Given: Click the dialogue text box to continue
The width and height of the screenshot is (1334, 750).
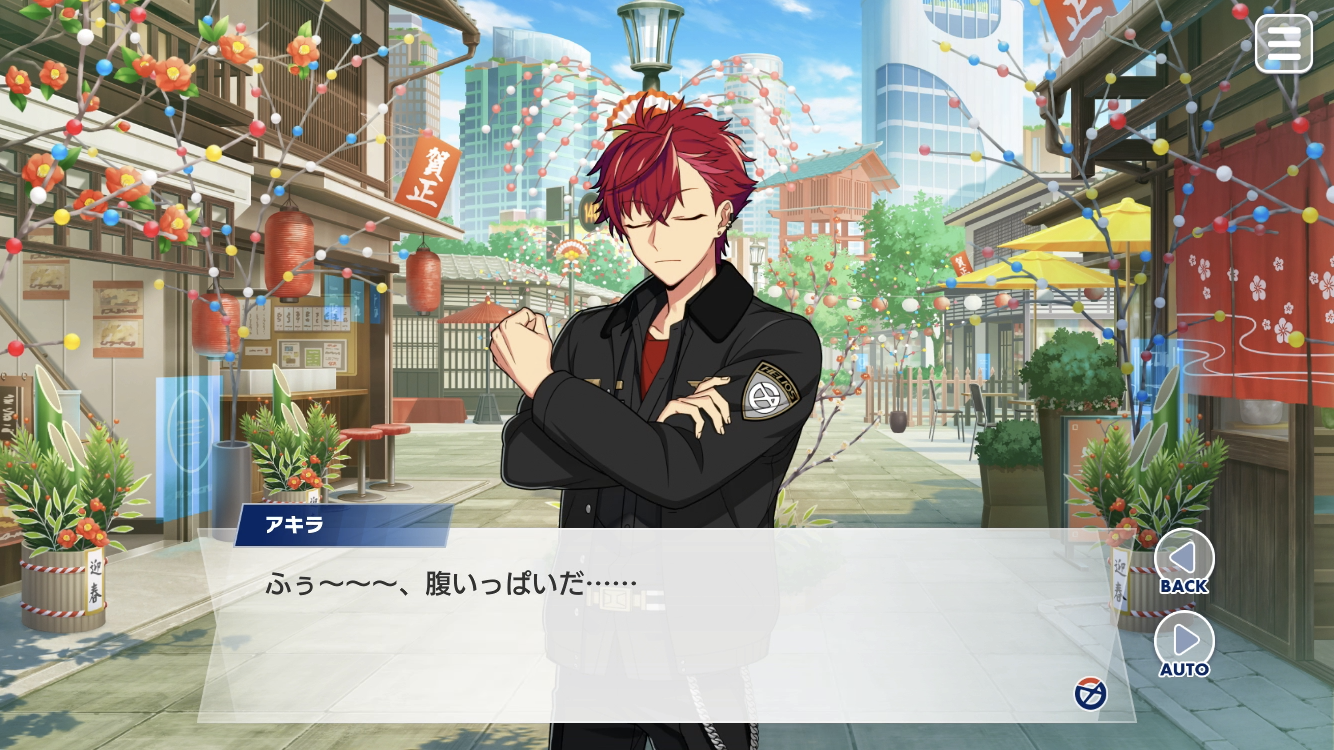Looking at the screenshot, I should pyautogui.click(x=660, y=630).
